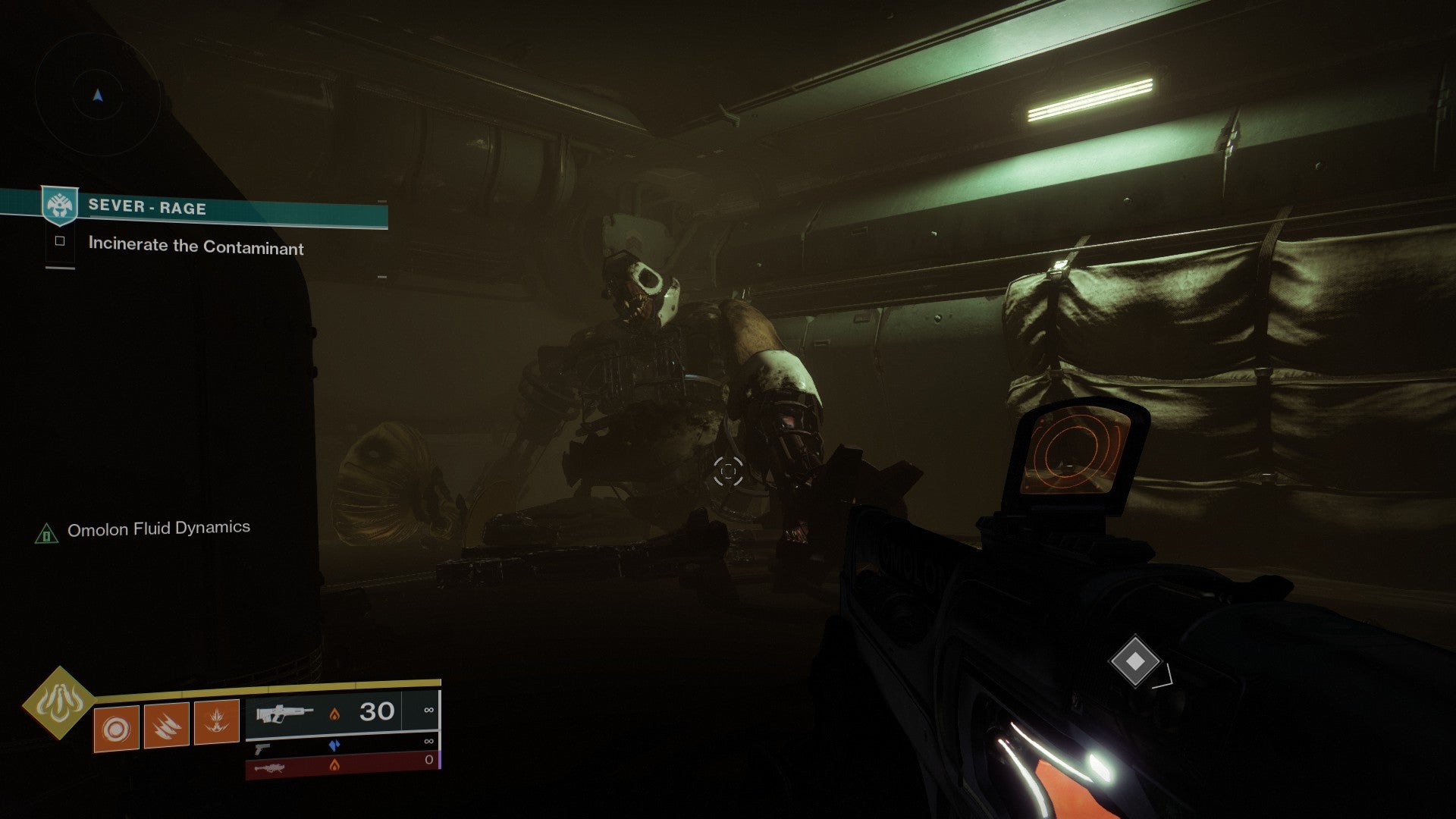
Task: Click the diamond objective waypoint marker
Action: (x=1134, y=661)
